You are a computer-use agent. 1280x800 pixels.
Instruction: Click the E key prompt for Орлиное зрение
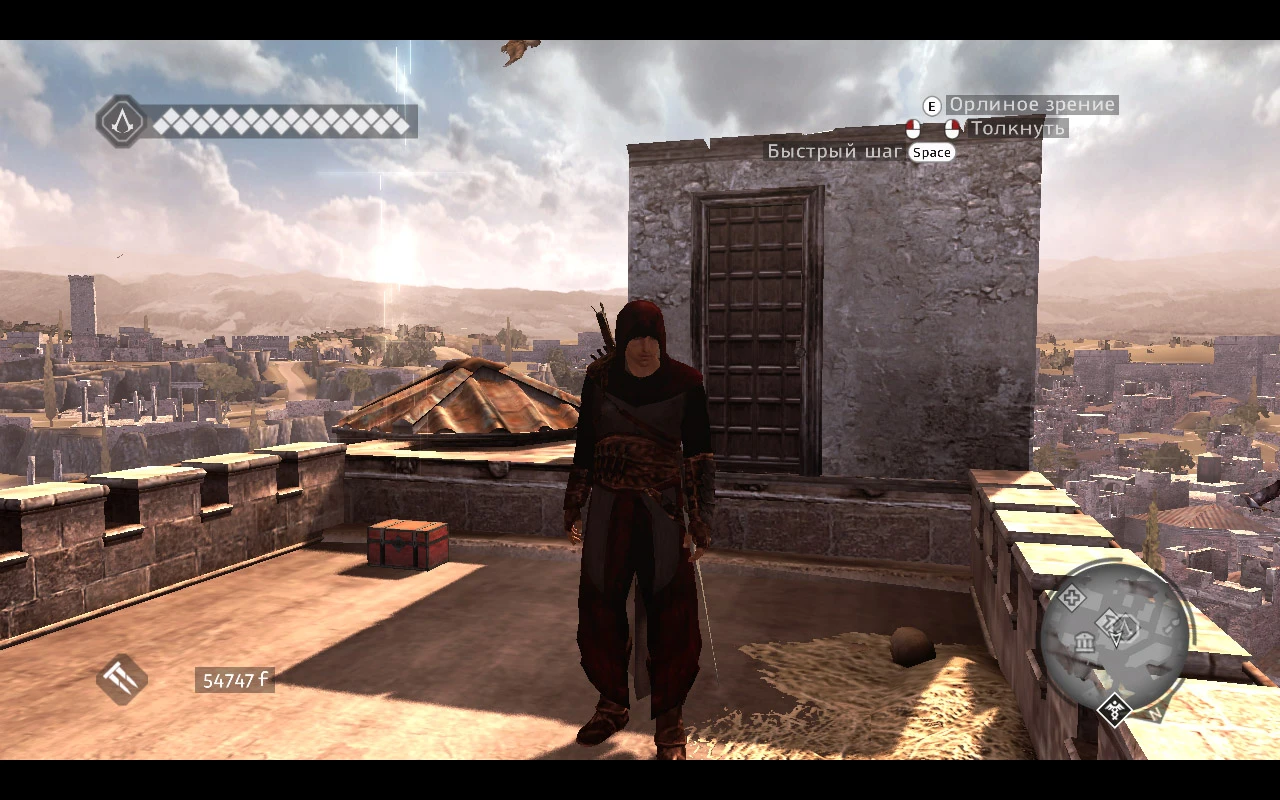932,106
